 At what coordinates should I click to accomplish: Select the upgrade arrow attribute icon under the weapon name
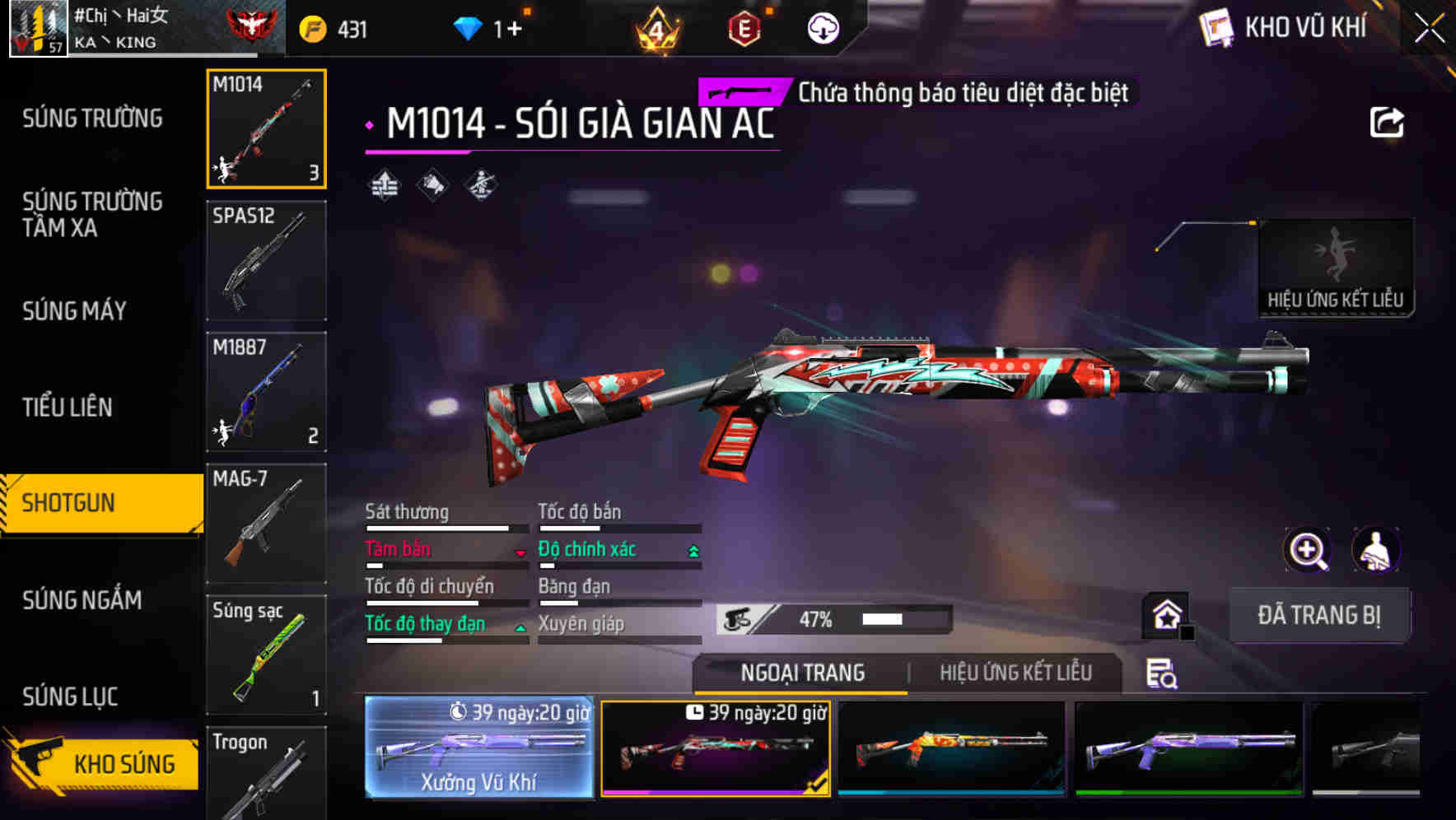(383, 184)
